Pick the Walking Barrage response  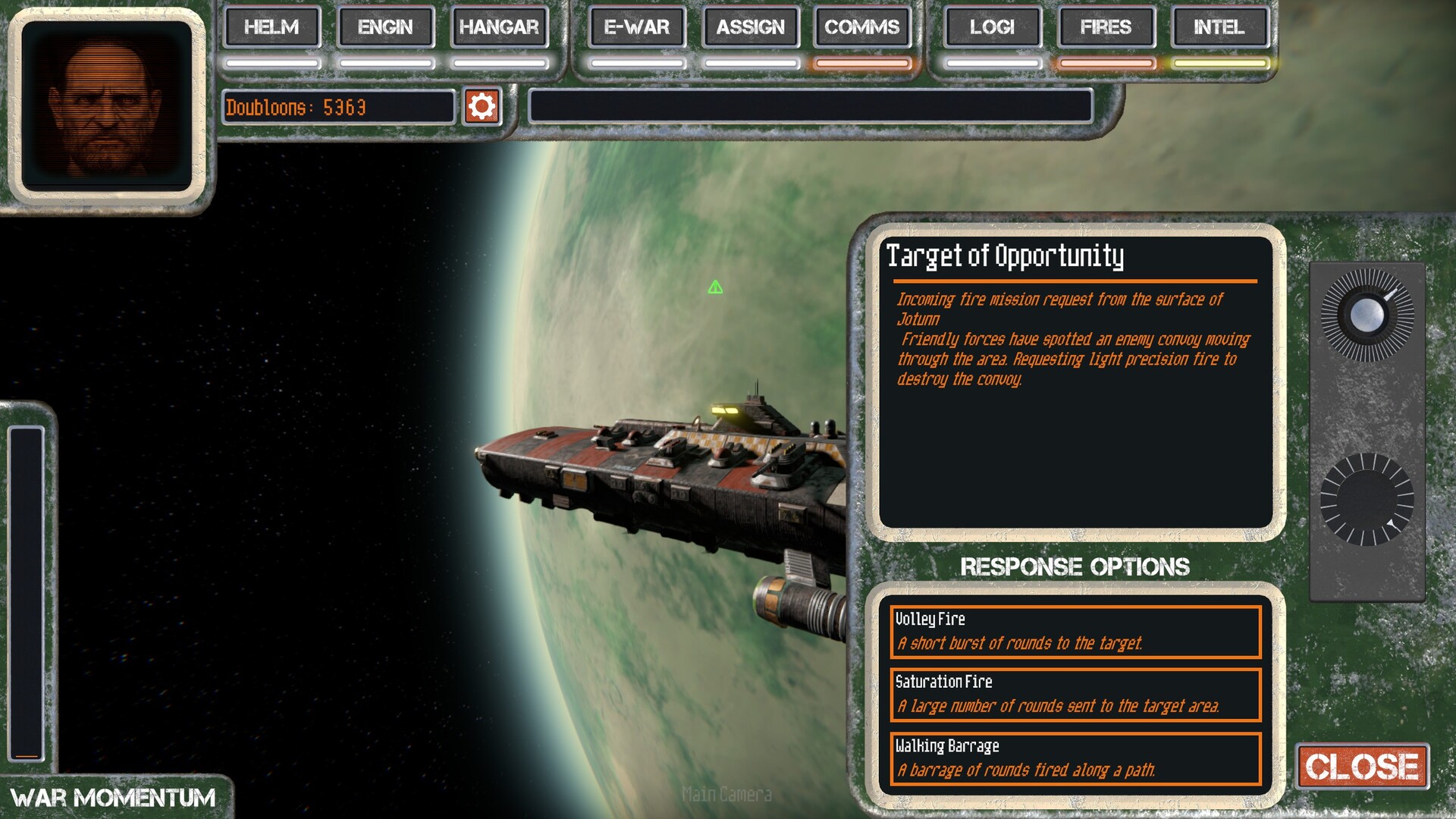(1075, 758)
